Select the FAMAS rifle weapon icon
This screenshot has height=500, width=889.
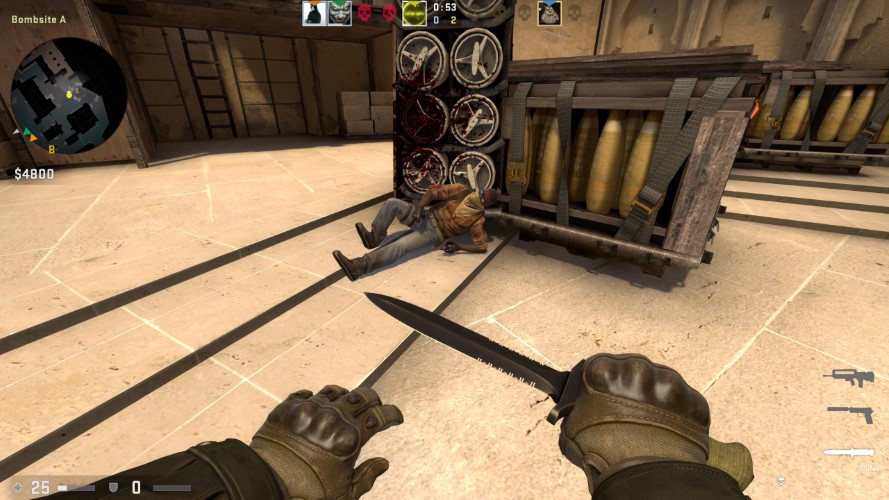(848, 375)
